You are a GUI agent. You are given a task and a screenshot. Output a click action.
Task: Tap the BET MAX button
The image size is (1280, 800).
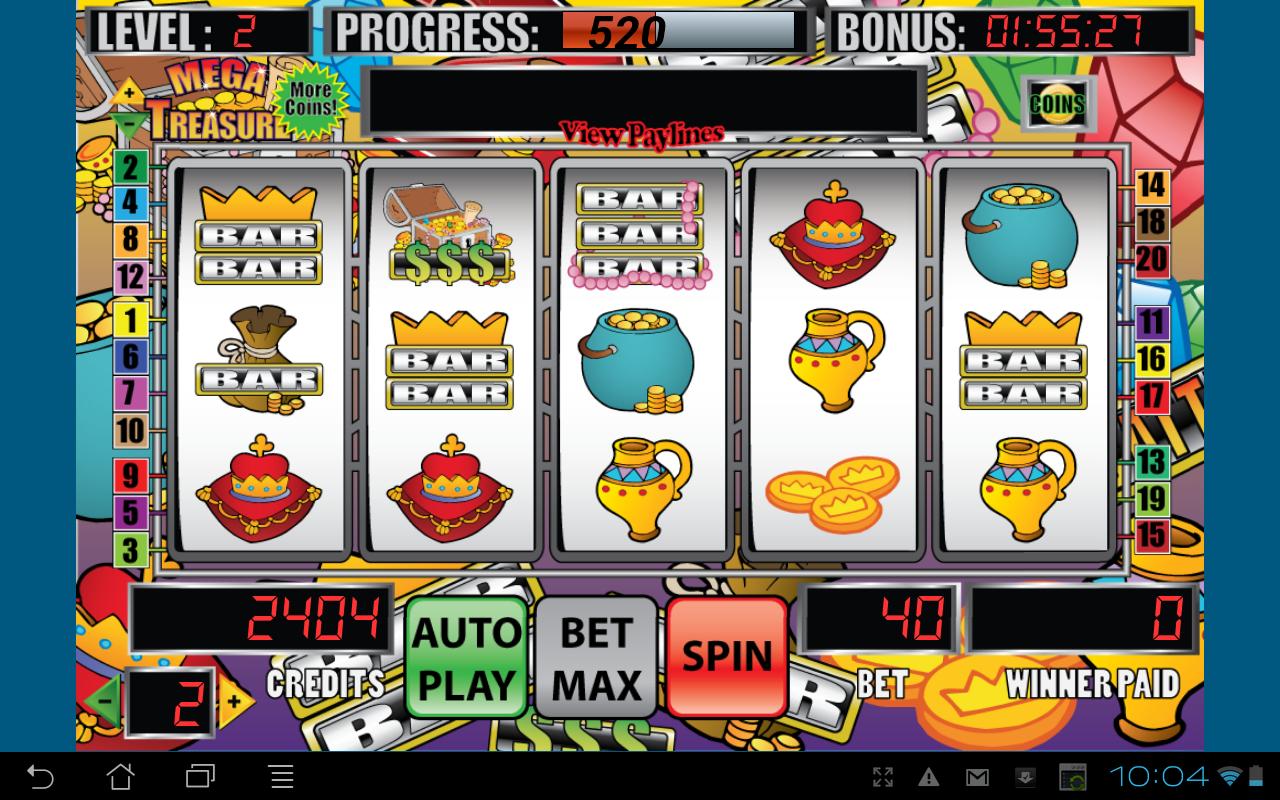(x=596, y=657)
